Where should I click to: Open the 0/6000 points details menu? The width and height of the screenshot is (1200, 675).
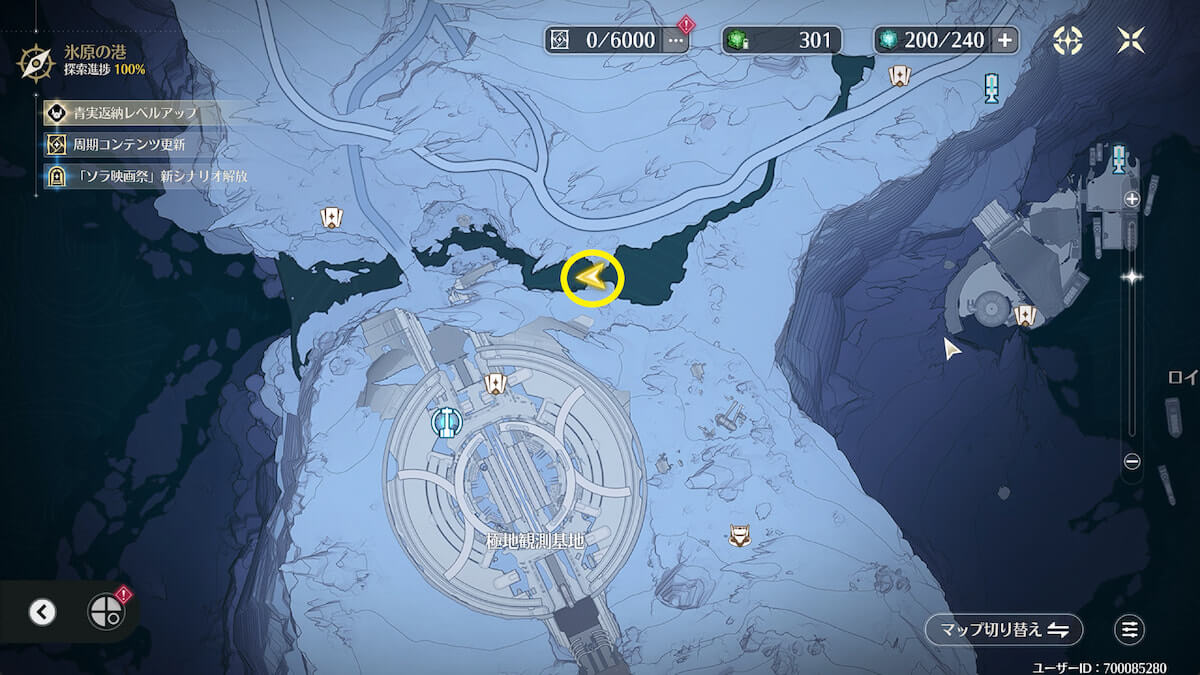click(x=677, y=40)
